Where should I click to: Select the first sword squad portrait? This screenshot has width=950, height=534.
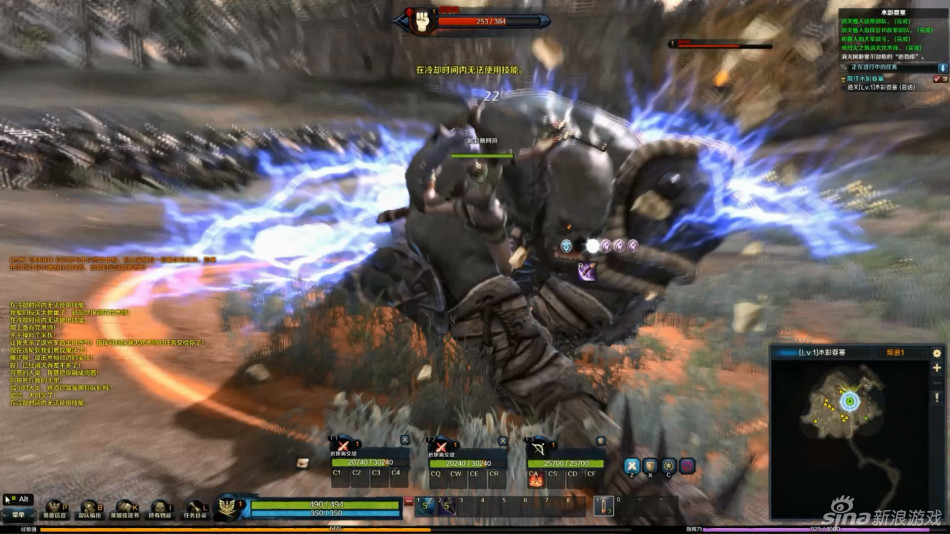[x=343, y=447]
